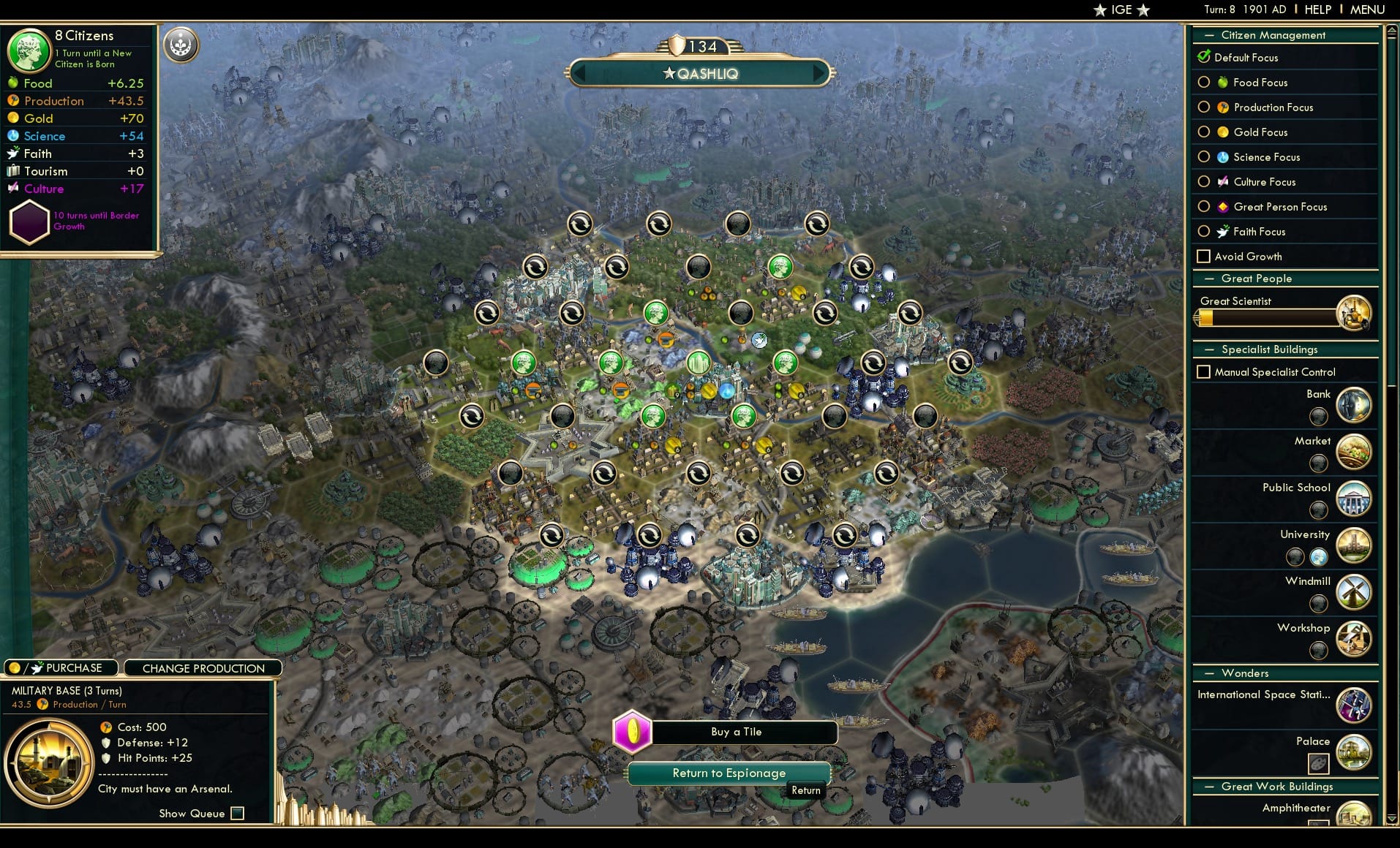Click the Bank specialist building icon
This screenshot has width=1400, height=848.
coord(1354,405)
